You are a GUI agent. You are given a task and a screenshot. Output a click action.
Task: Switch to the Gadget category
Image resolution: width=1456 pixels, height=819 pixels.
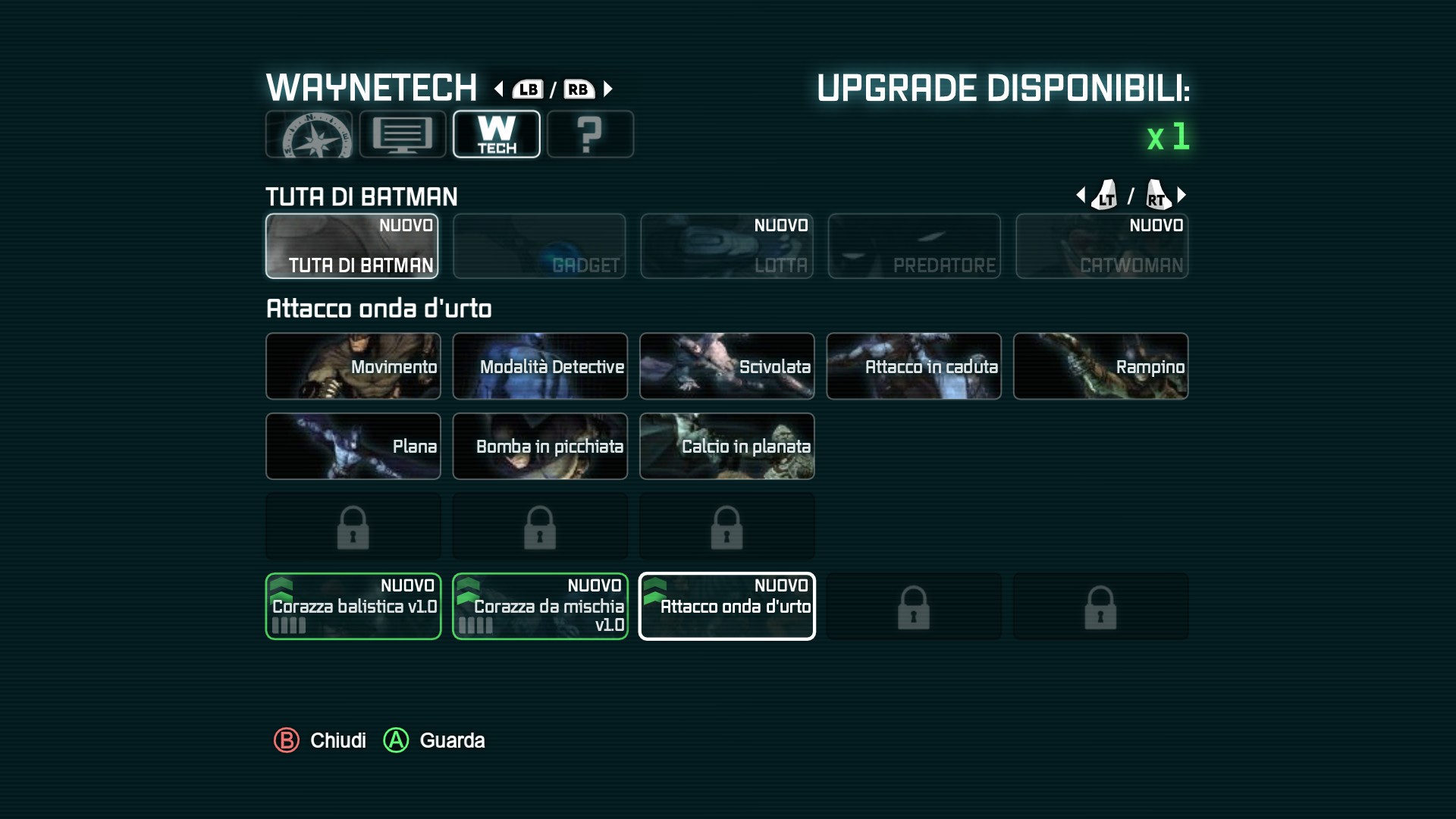539,246
